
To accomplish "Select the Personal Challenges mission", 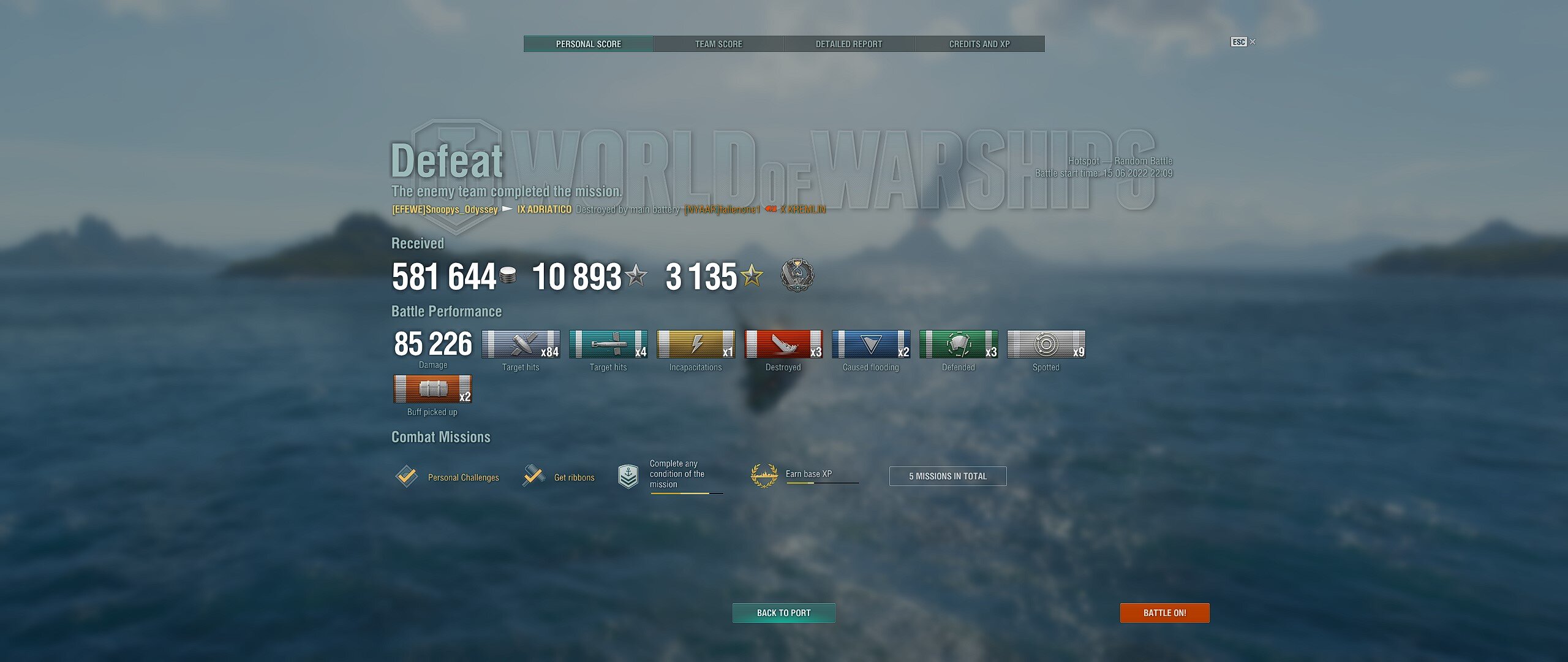I will point(448,477).
